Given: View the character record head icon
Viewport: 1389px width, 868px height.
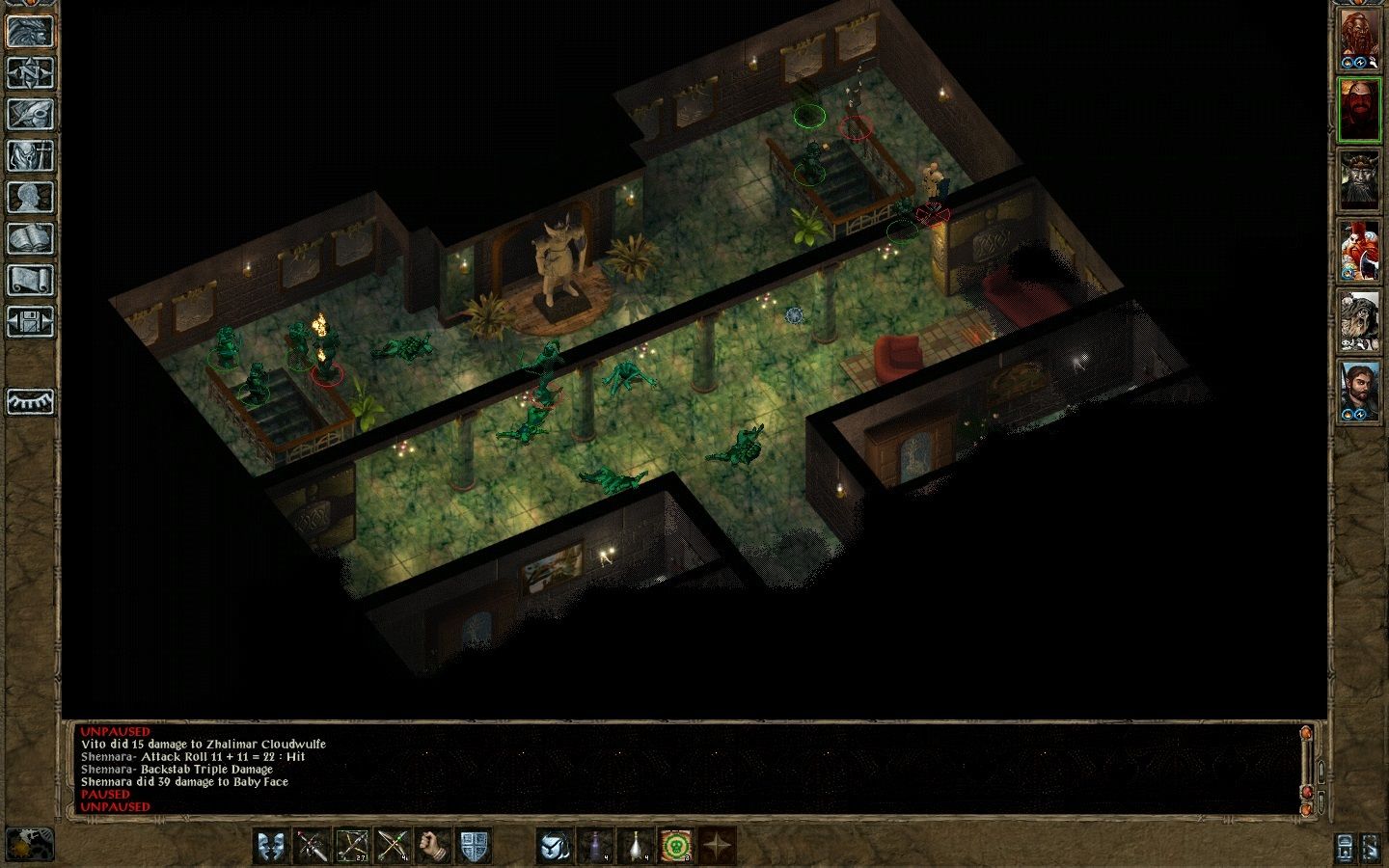Looking at the screenshot, I should click(31, 198).
